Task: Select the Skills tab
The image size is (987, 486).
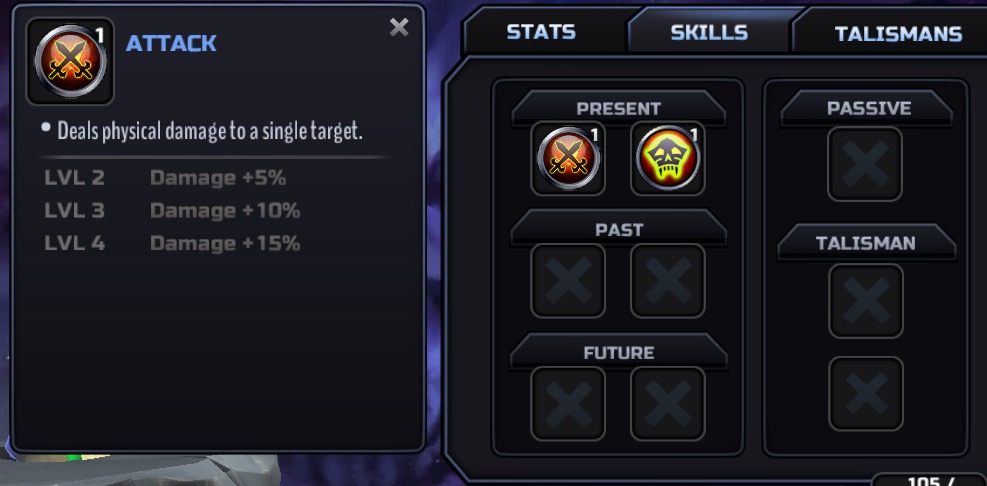Action: tap(709, 32)
